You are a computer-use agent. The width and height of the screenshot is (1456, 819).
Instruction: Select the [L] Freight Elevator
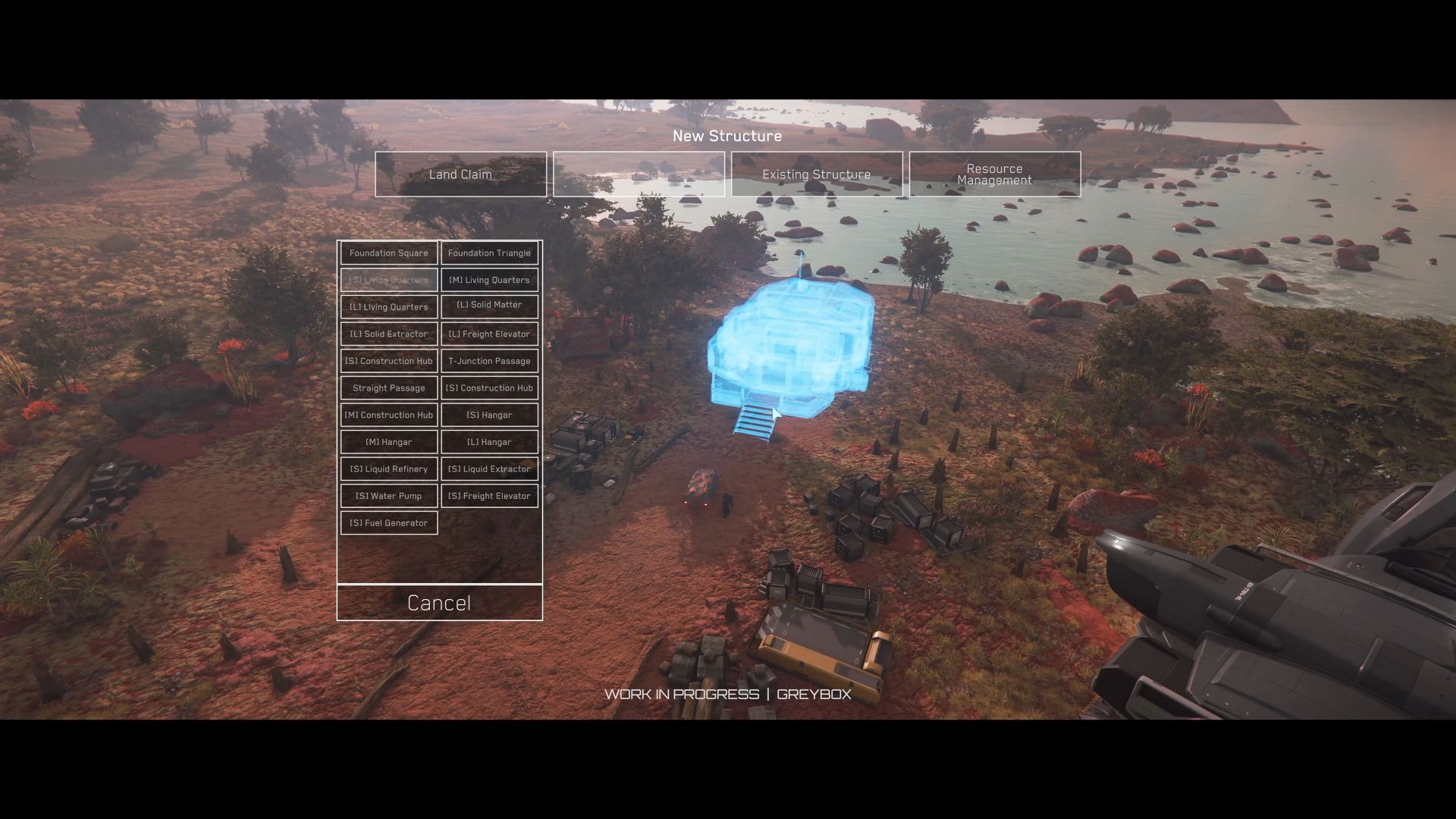pos(489,334)
